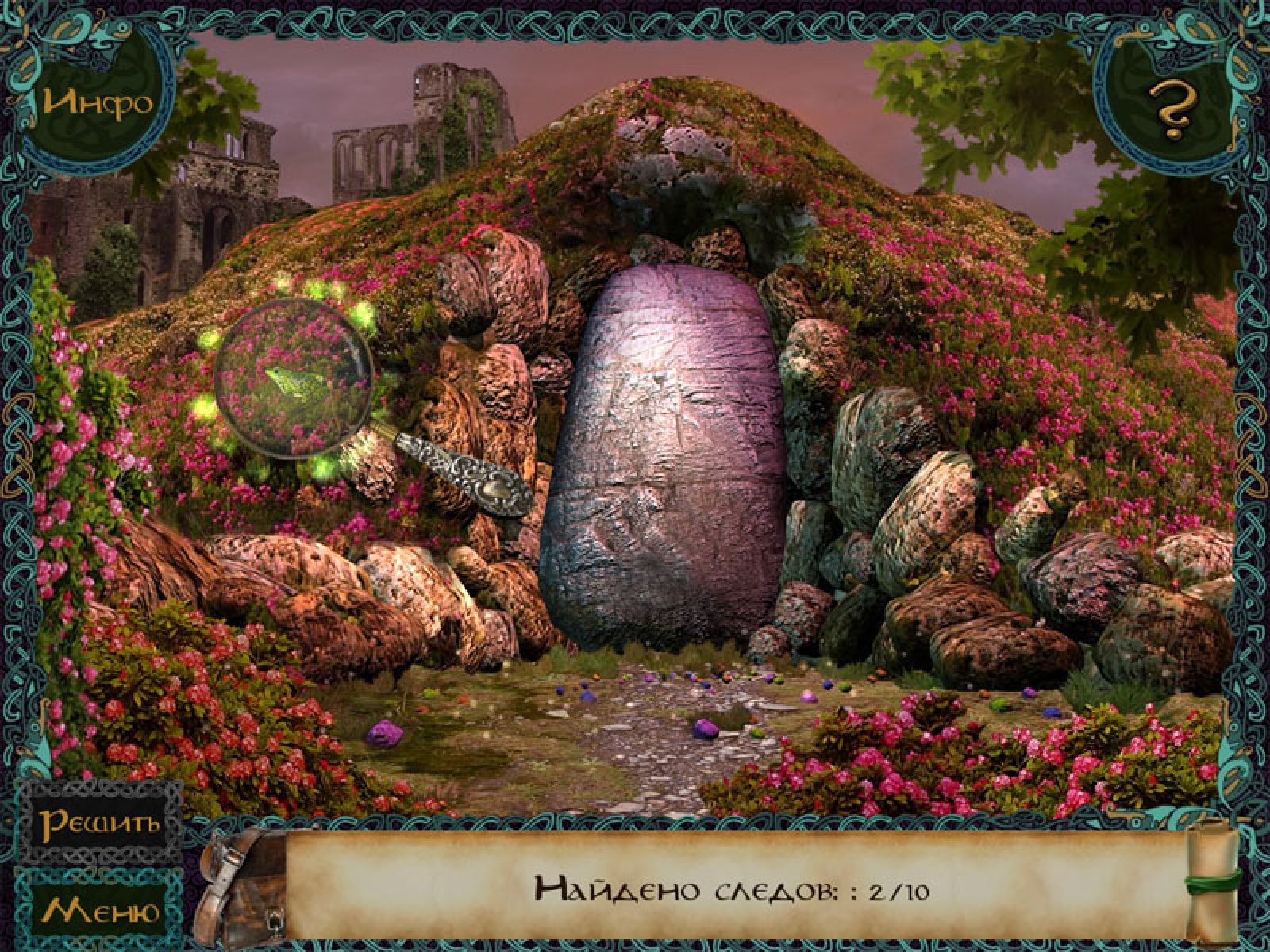Choose the Решить button

click(x=101, y=823)
